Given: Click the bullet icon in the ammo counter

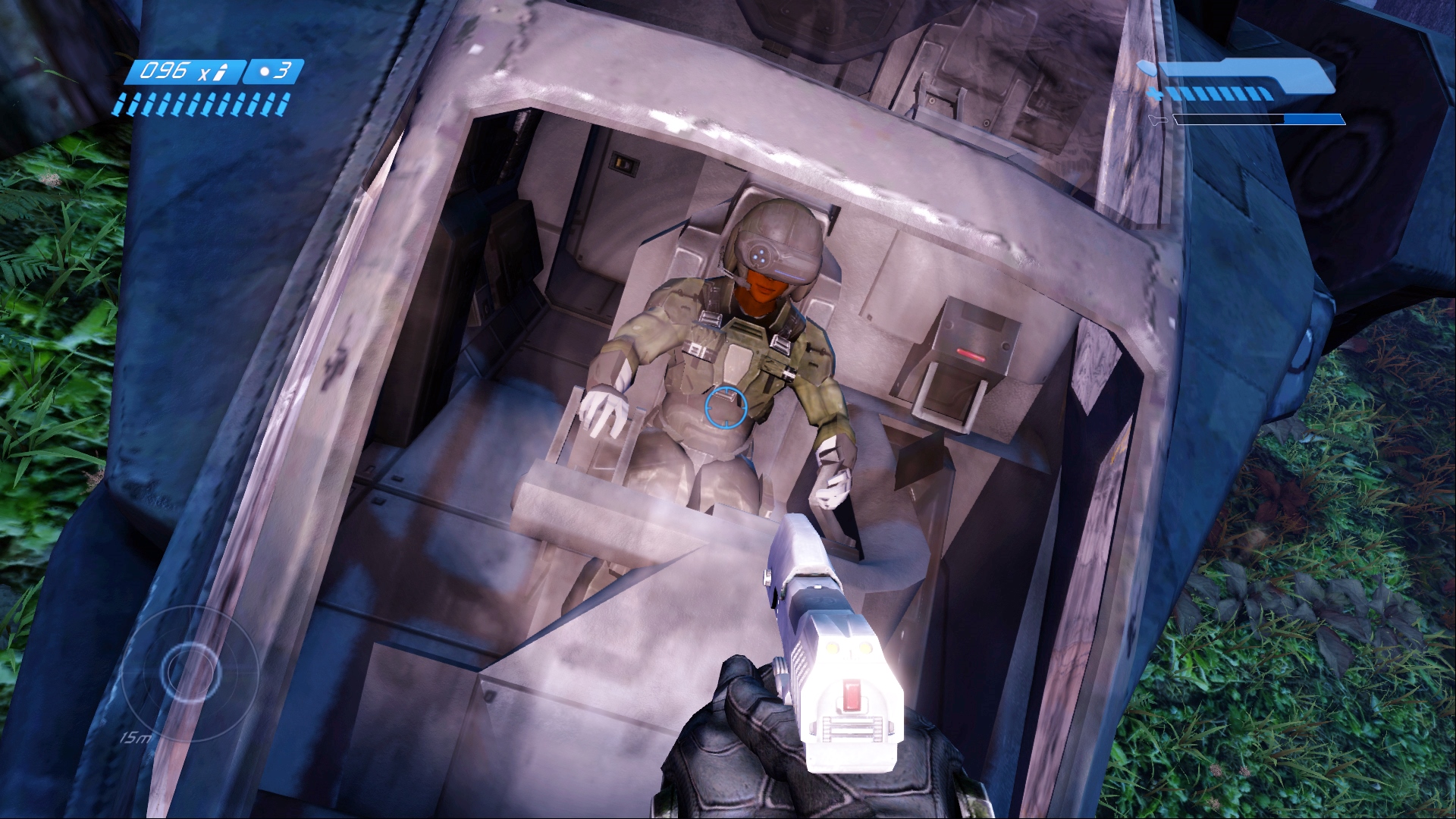Looking at the screenshot, I should pos(221,71).
